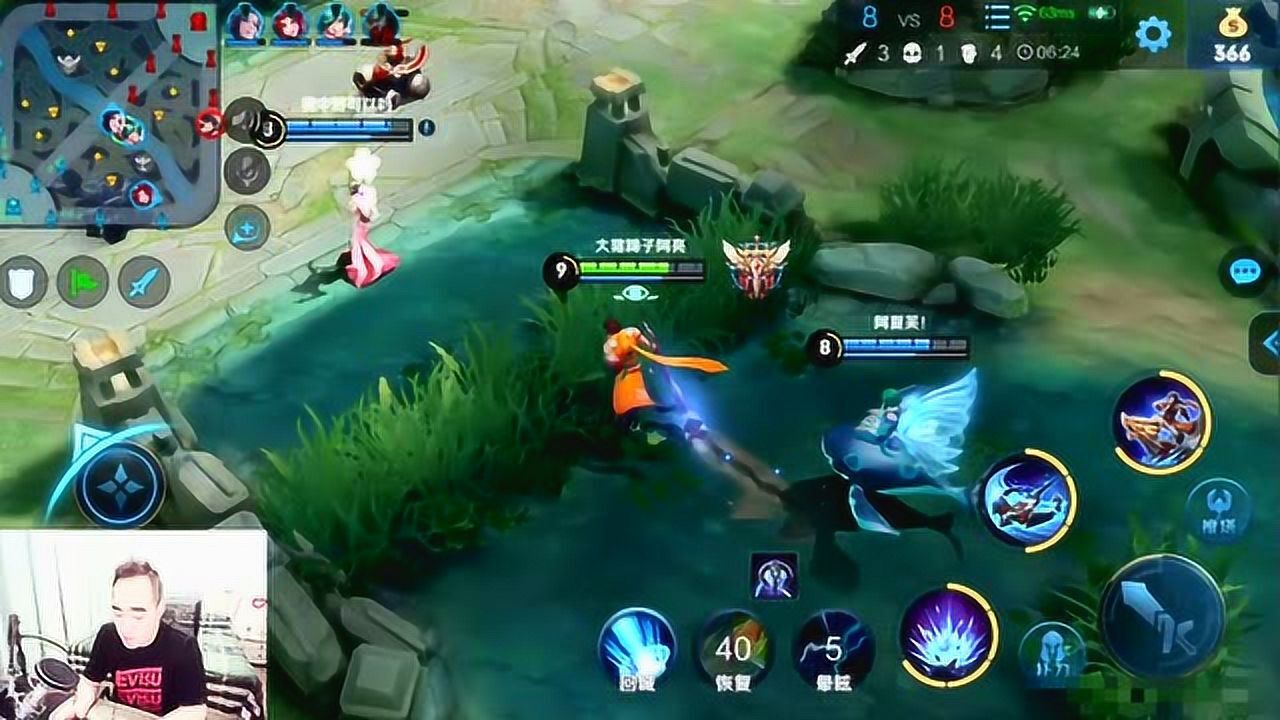Image resolution: width=1280 pixels, height=720 pixels.
Task: Send the green flag gather signal
Action: [82, 282]
